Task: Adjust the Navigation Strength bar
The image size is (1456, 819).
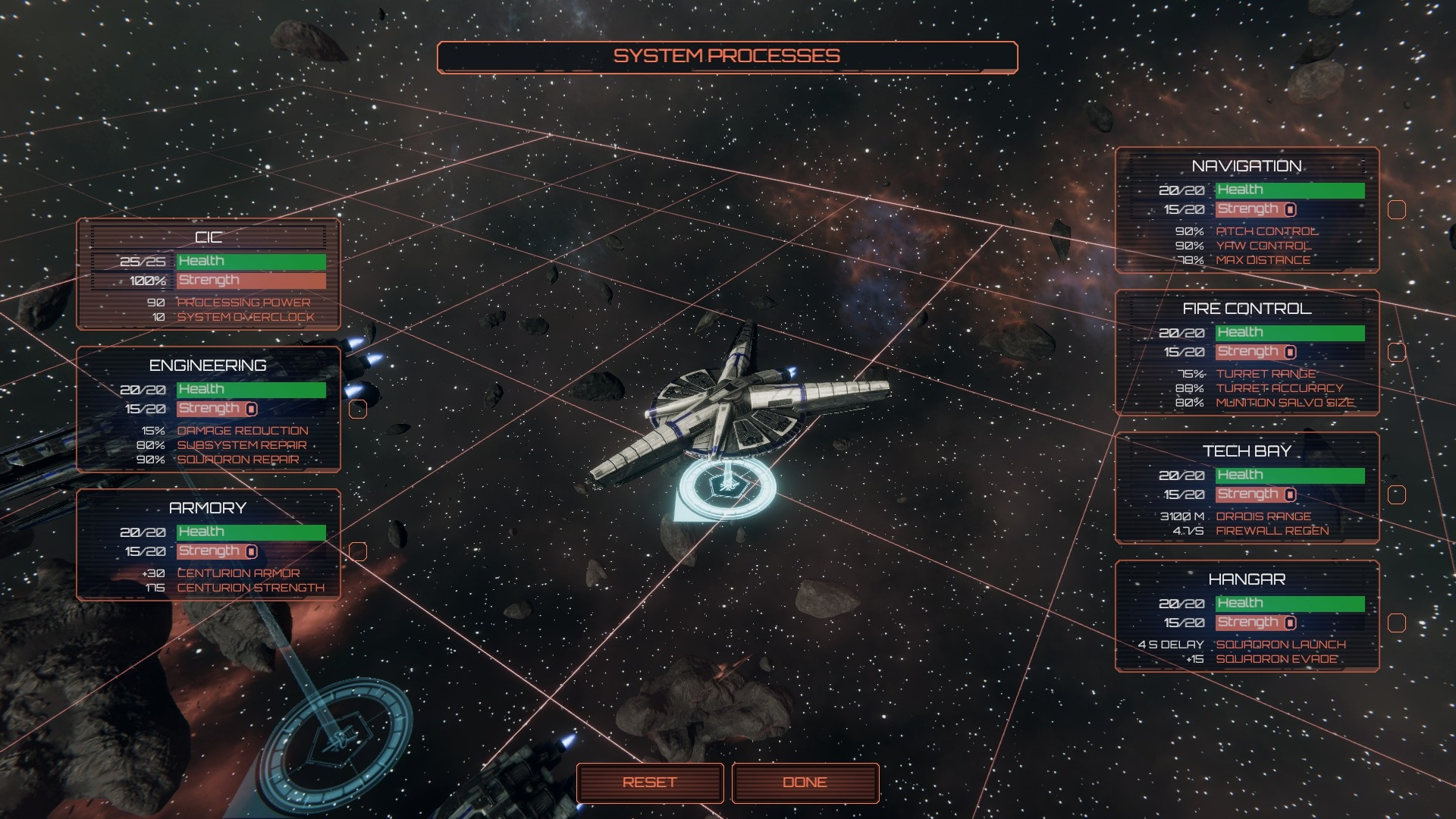Action: 1289,210
